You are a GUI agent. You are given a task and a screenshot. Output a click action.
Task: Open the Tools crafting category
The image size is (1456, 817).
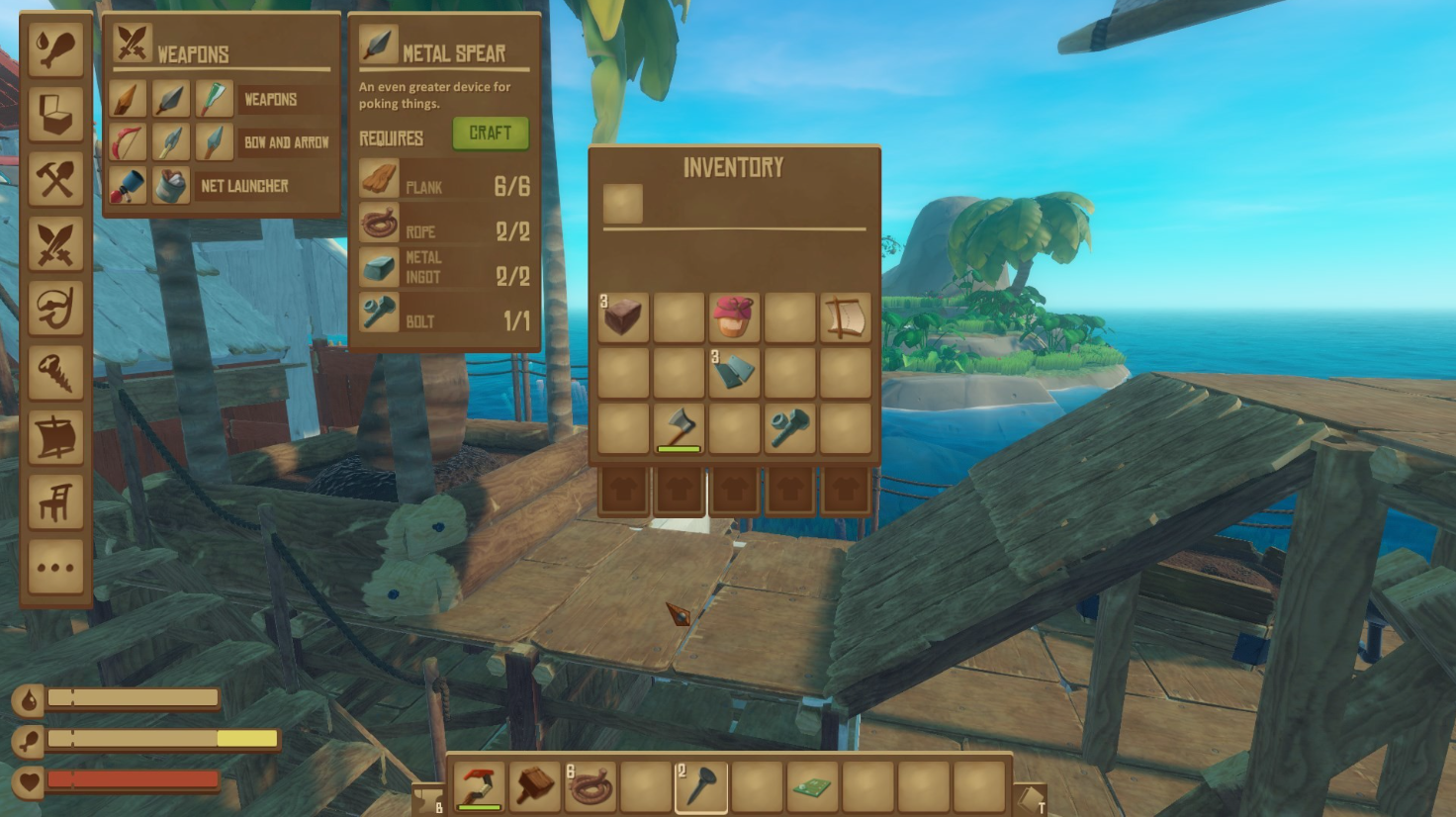[56, 176]
